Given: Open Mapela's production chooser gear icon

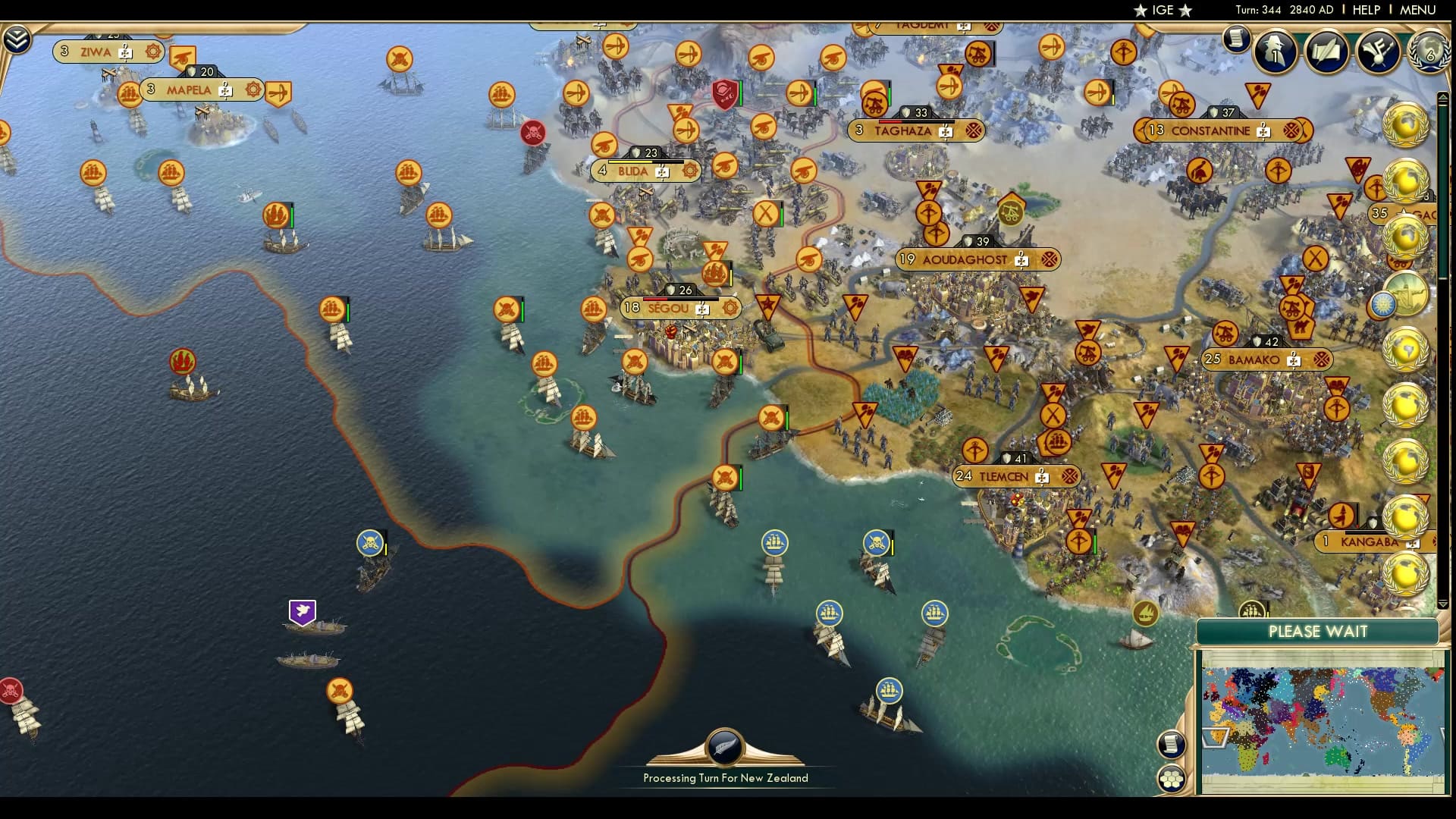Looking at the screenshot, I should [x=253, y=89].
